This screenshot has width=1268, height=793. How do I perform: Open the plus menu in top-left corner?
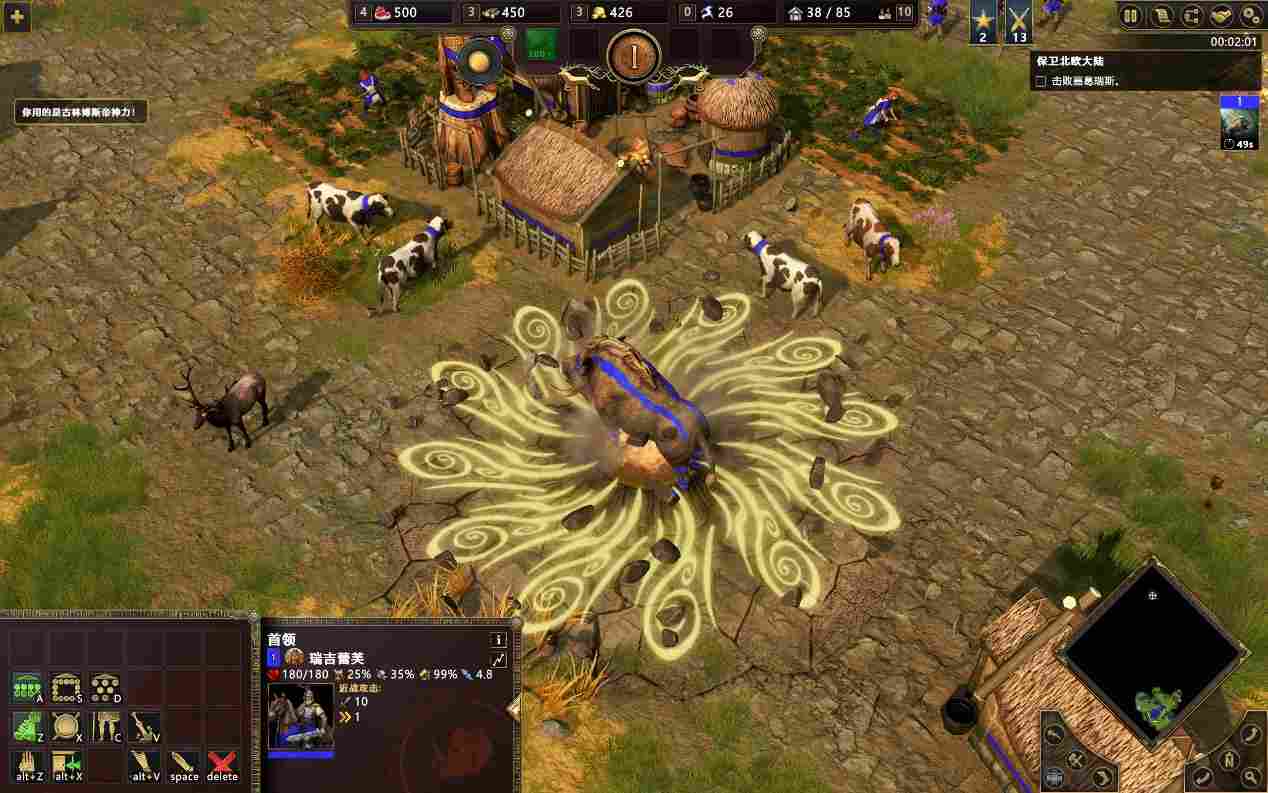[x=16, y=16]
